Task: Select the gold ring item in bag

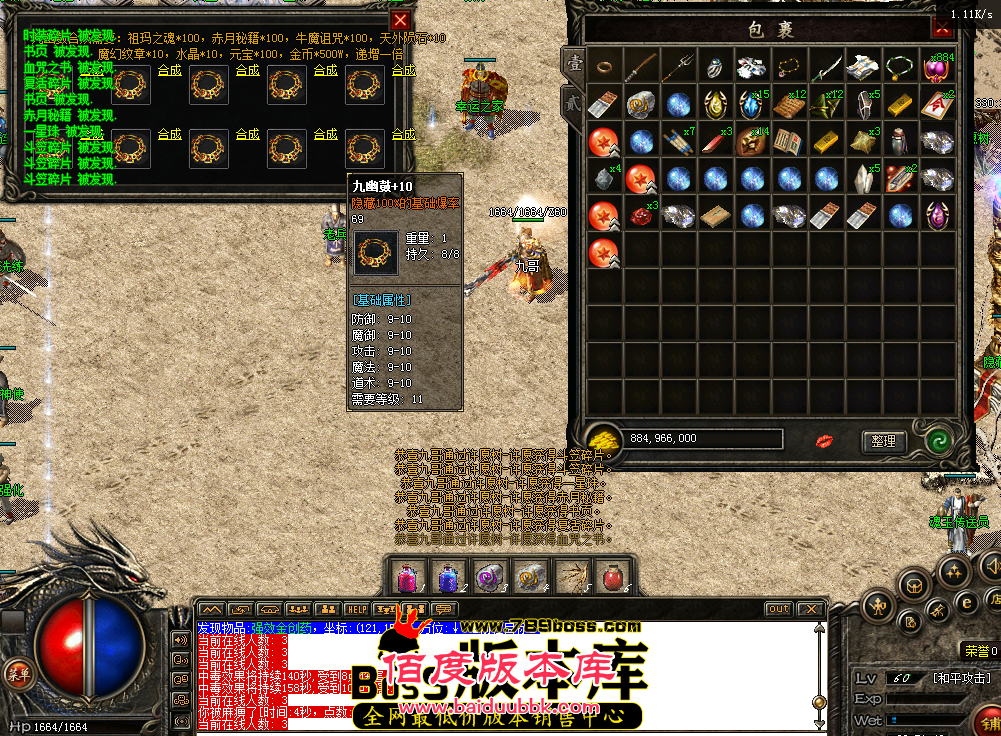Action: point(604,68)
